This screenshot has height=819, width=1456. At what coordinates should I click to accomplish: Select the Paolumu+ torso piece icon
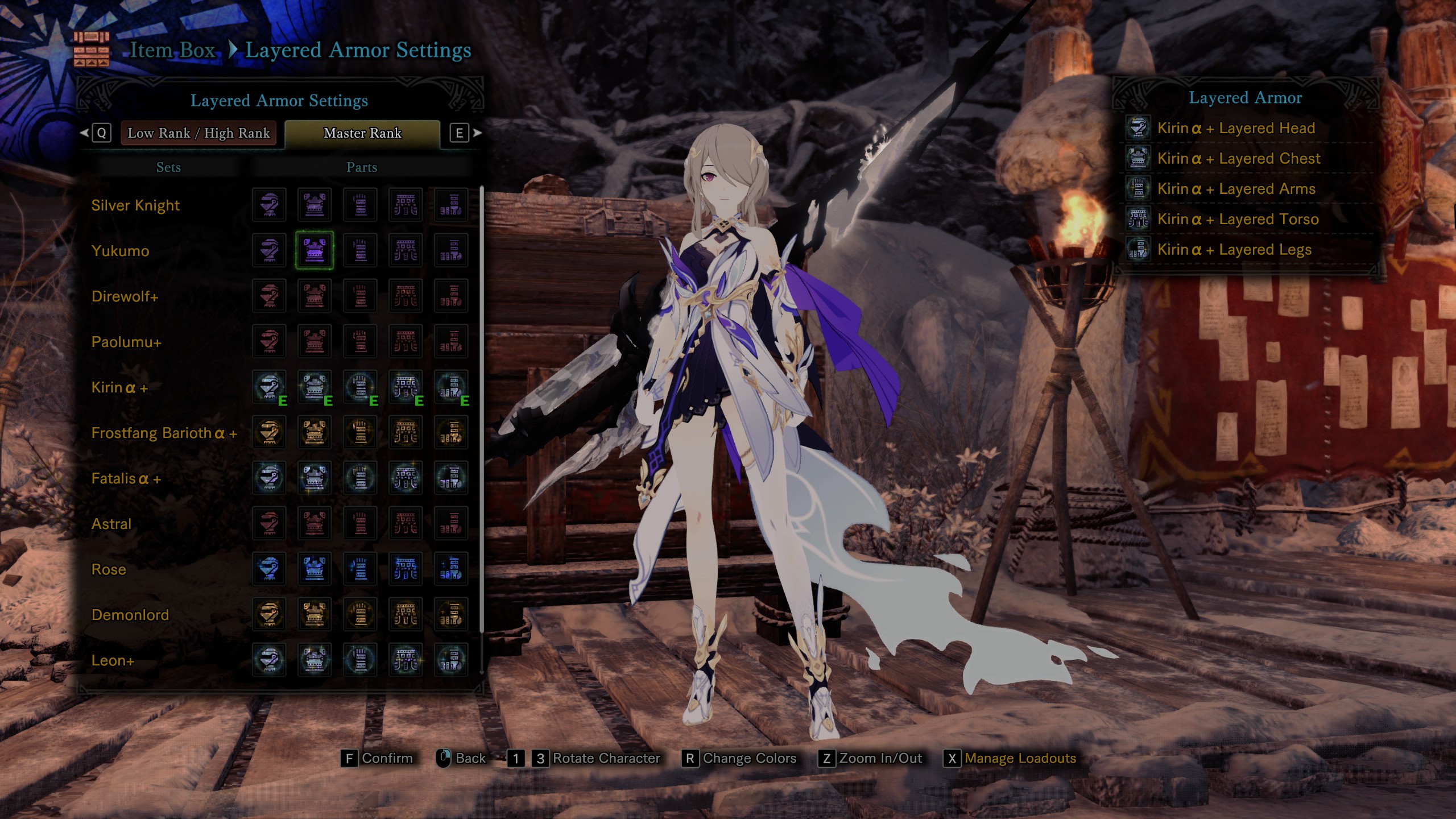pyautogui.click(x=406, y=341)
